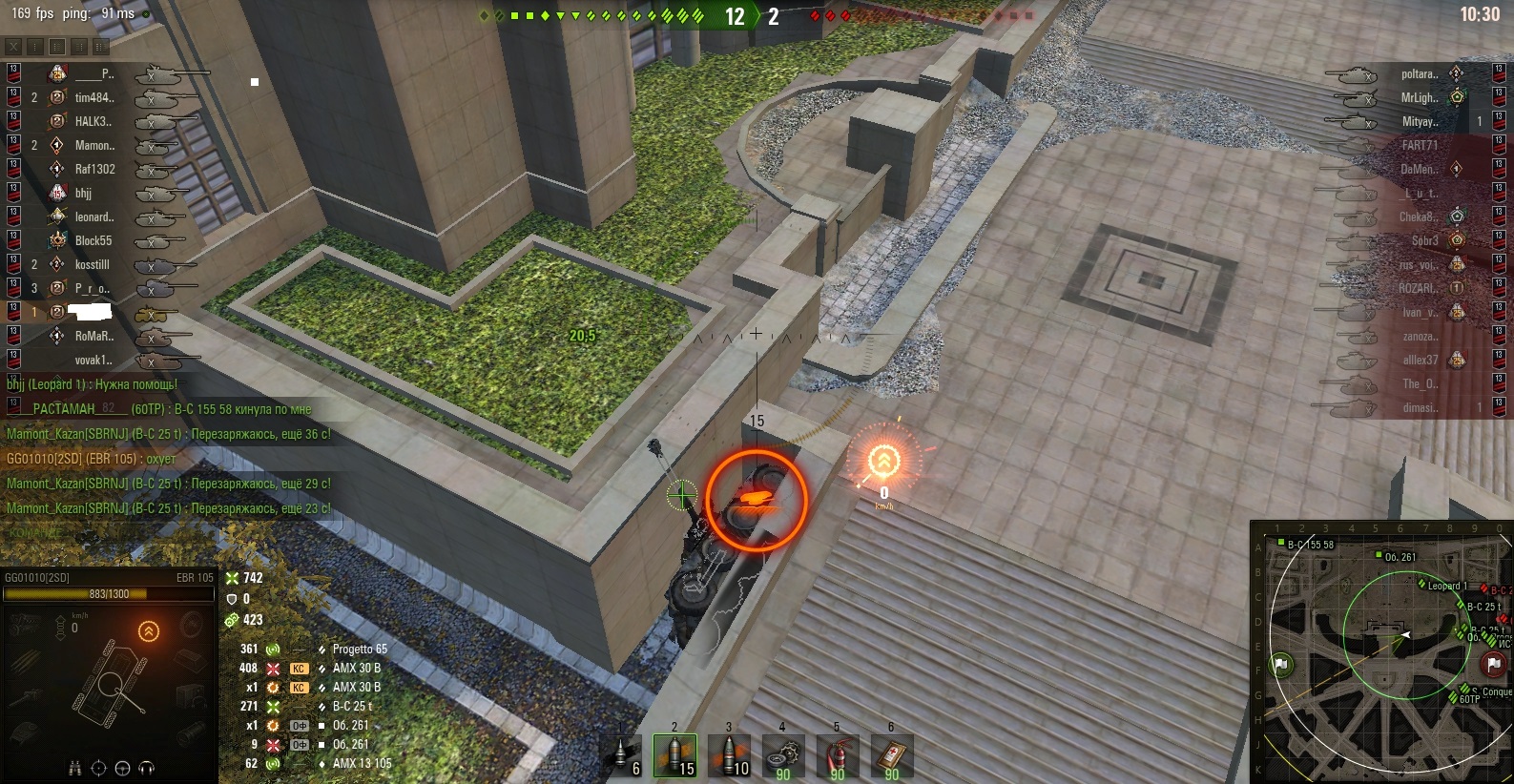Click the driver steering wheel crew icon
The width and height of the screenshot is (1514, 784).
[x=122, y=768]
